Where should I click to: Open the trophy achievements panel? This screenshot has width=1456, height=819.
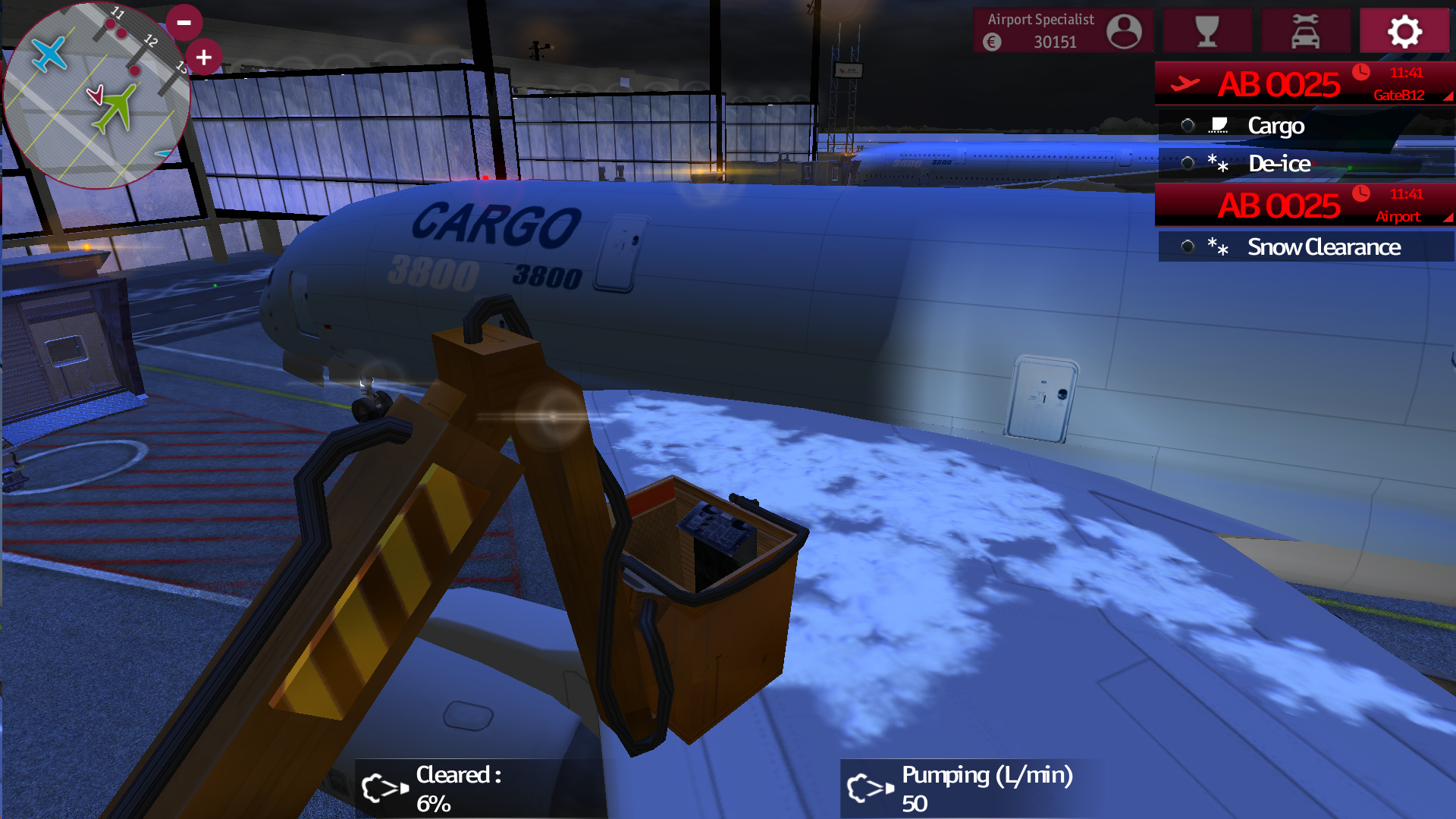[x=1207, y=31]
